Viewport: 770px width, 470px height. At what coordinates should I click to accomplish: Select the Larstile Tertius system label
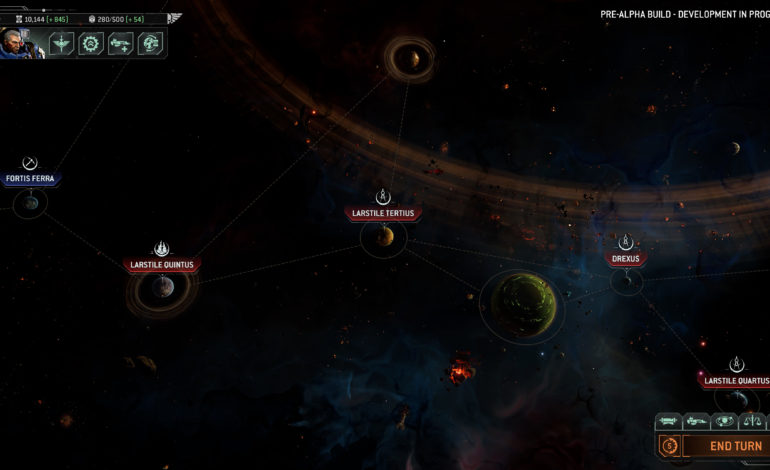coord(383,213)
